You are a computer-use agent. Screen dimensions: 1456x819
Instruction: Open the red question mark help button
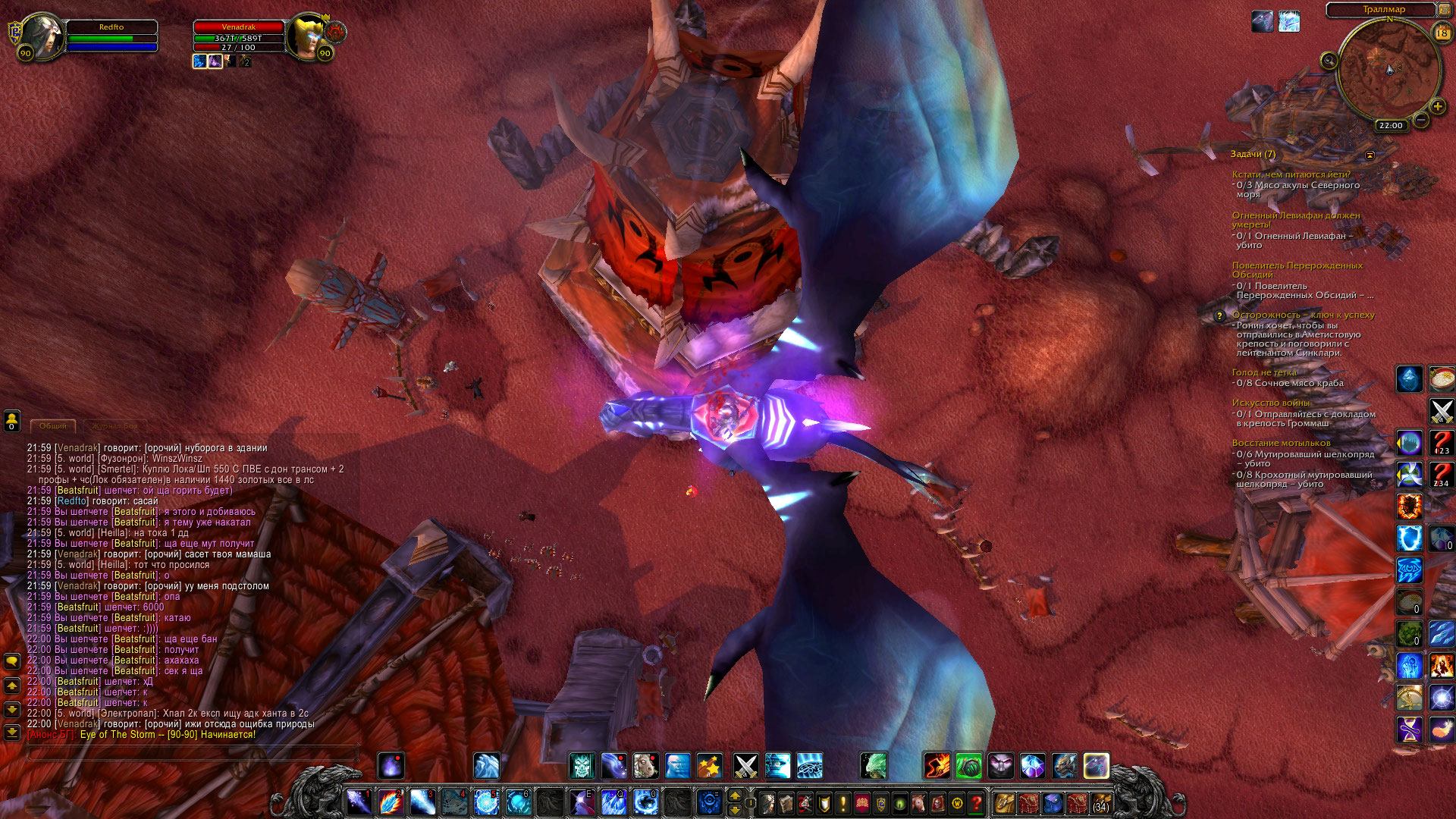(x=977, y=802)
